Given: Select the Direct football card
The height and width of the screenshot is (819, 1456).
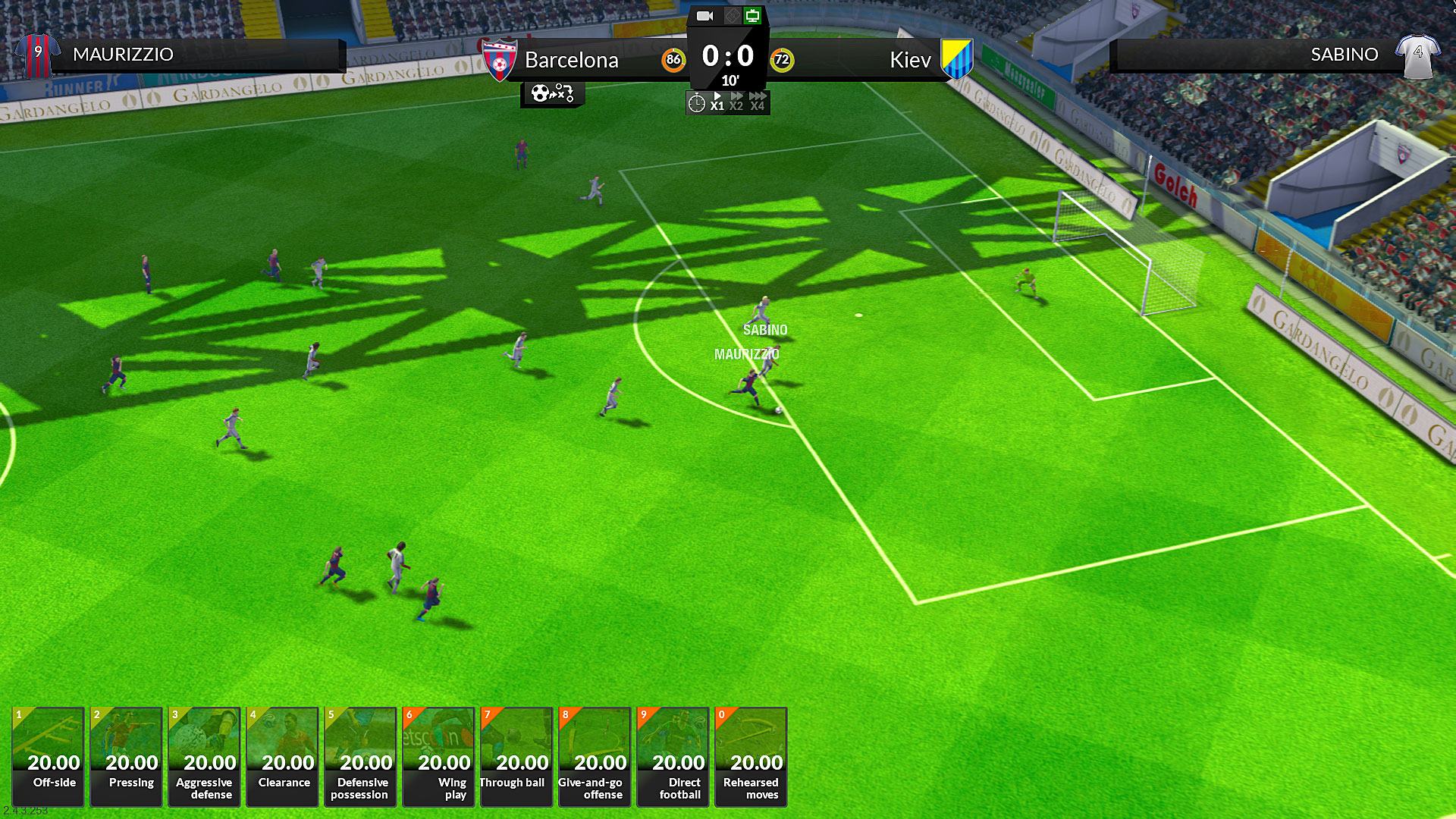Looking at the screenshot, I should (673, 756).
